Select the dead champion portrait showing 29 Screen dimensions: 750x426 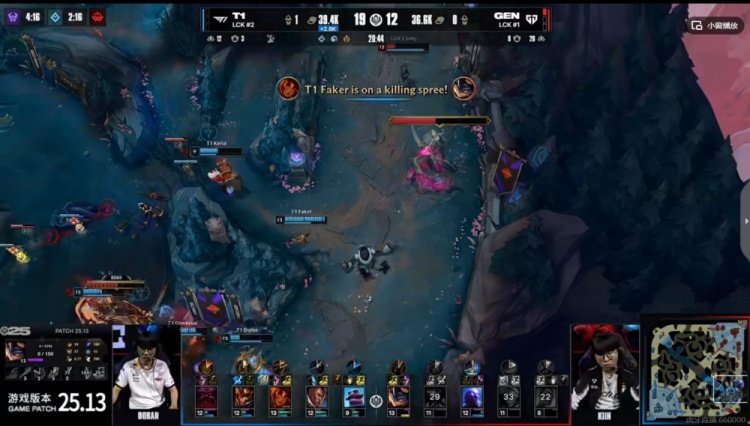(x=434, y=397)
